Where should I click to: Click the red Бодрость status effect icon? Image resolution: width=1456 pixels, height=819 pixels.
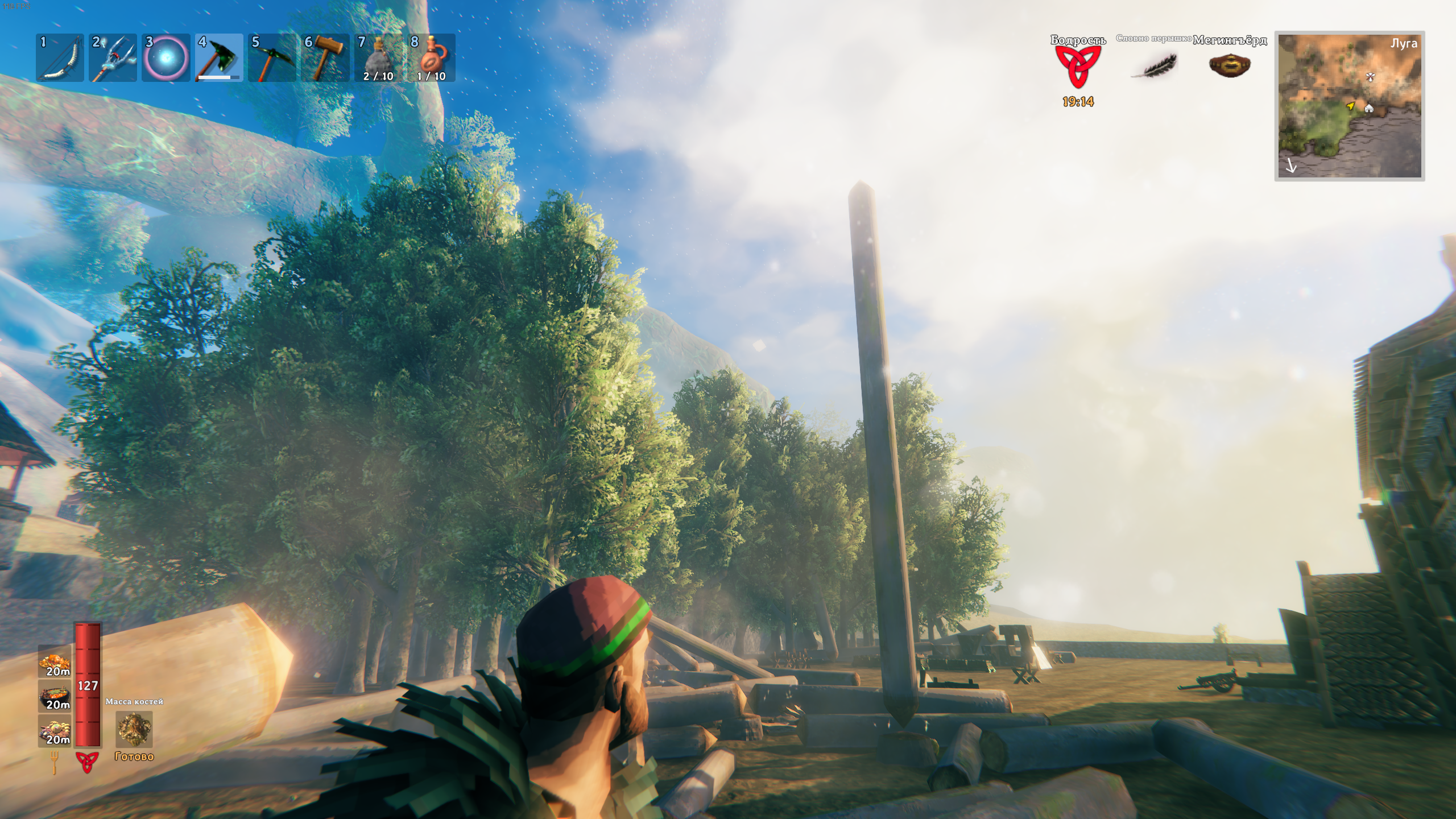tap(1078, 66)
